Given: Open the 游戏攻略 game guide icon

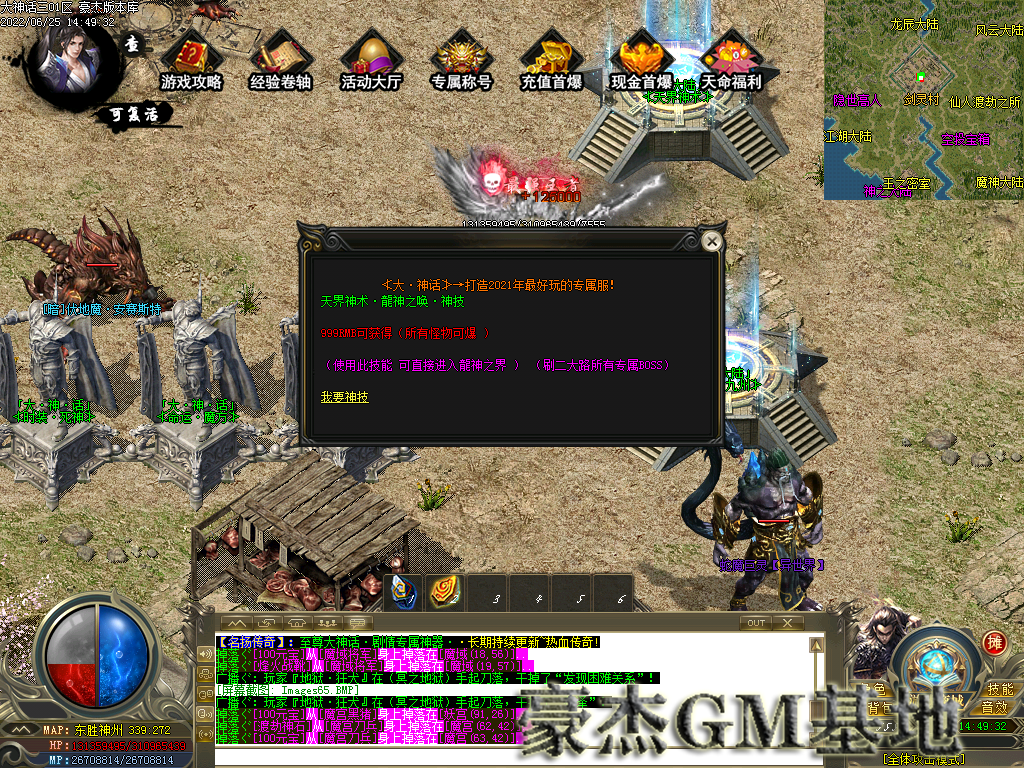Looking at the screenshot, I should tap(191, 62).
